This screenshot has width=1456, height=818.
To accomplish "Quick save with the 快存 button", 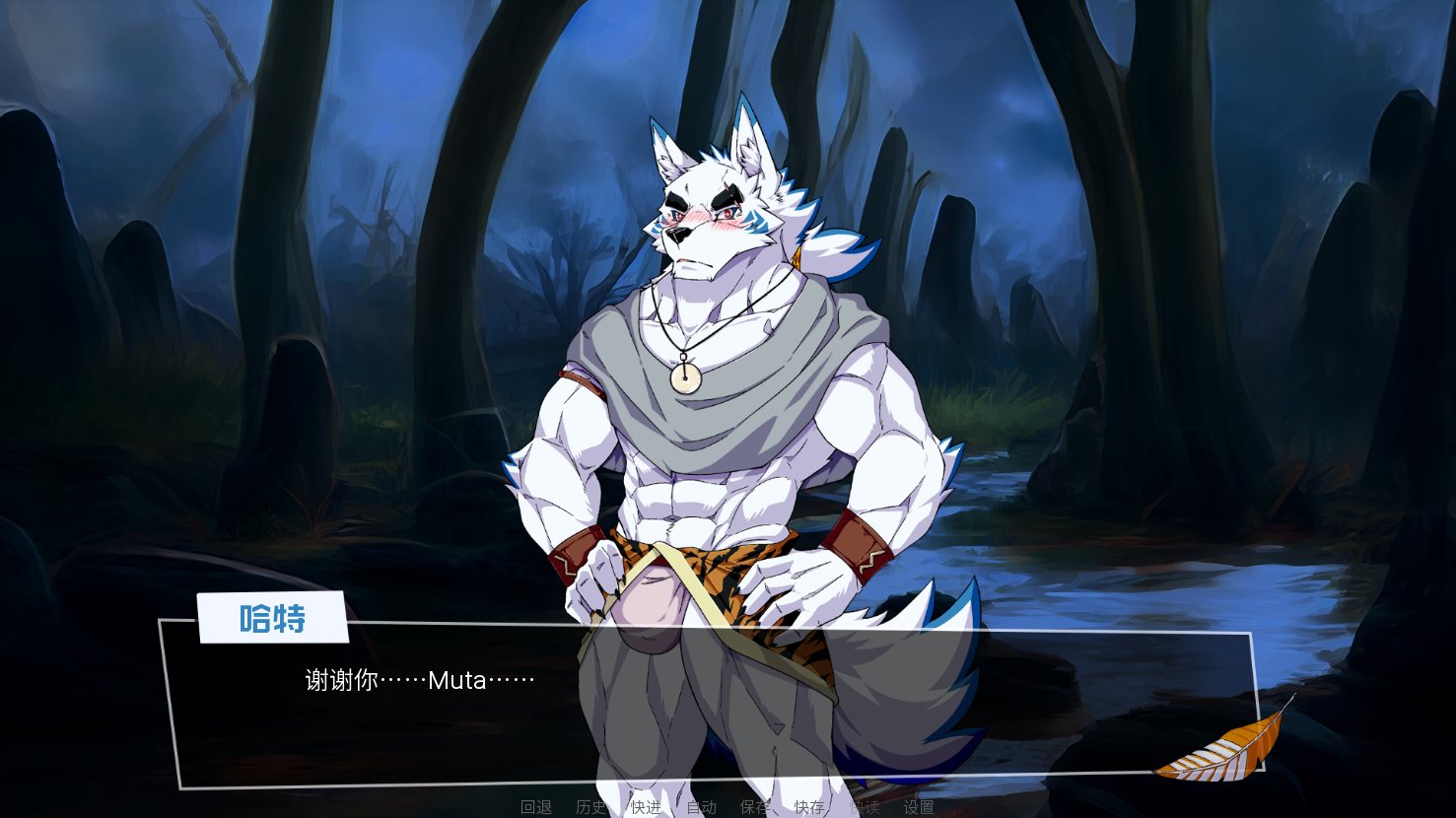I will click(810, 807).
